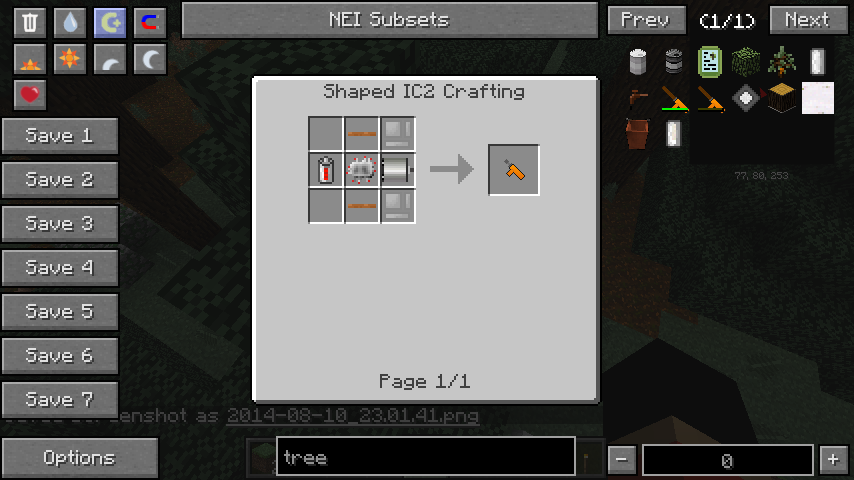Select the orange crafted output item
This screenshot has height=480, width=854.
pyautogui.click(x=514, y=170)
